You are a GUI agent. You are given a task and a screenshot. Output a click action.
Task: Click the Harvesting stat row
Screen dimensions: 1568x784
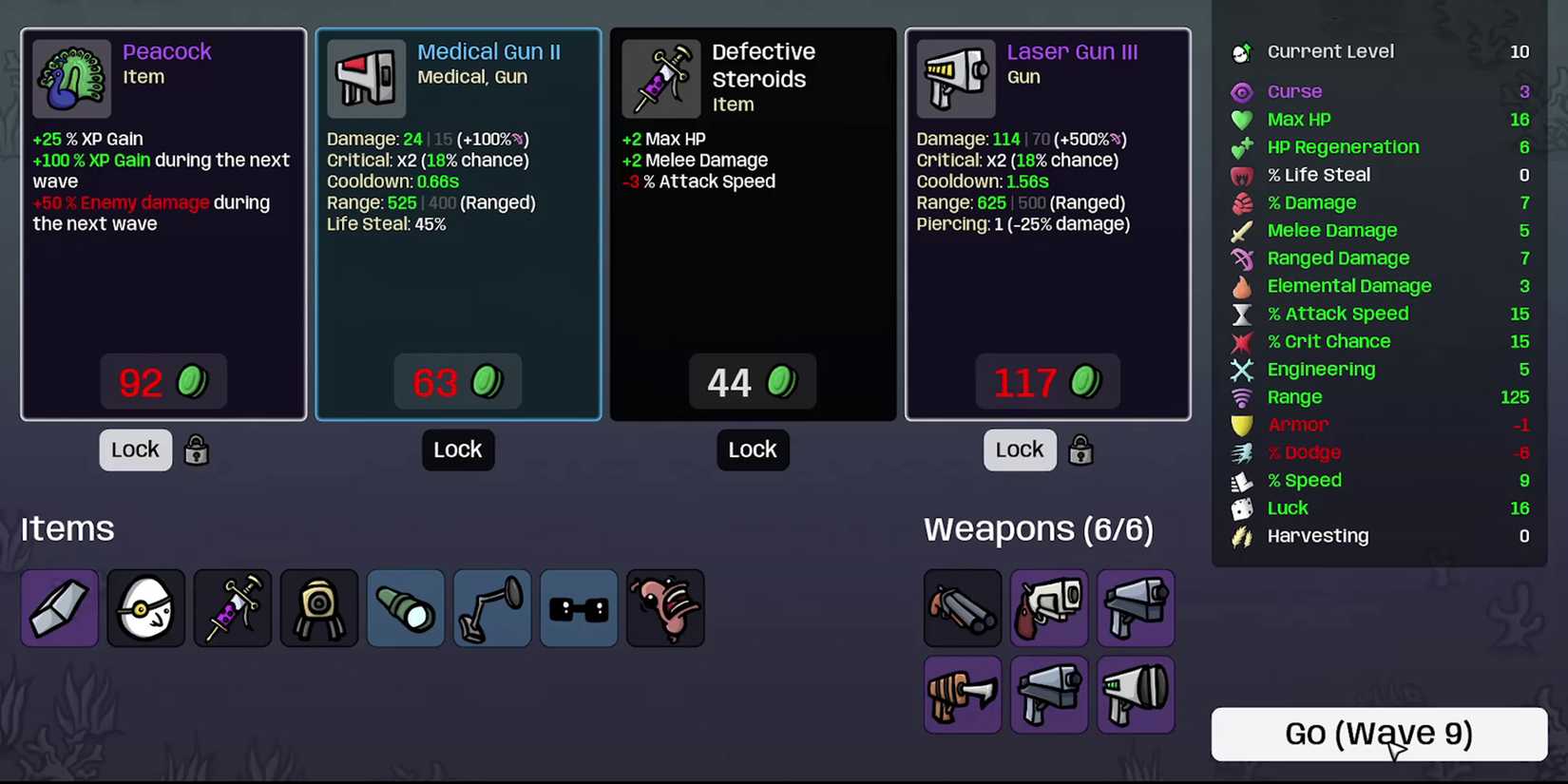point(1317,536)
